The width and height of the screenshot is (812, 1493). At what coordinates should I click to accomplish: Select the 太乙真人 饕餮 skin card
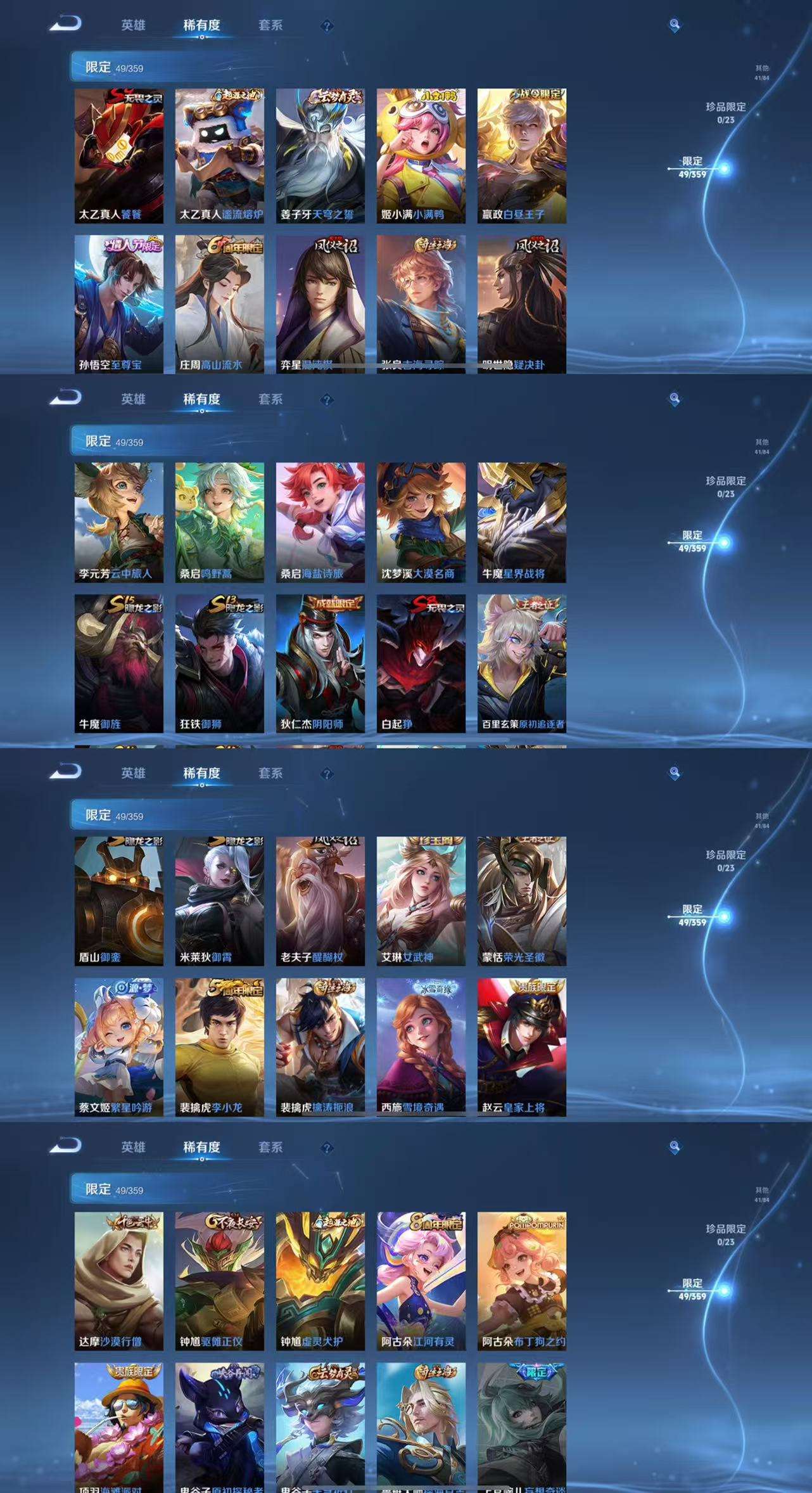118,155
